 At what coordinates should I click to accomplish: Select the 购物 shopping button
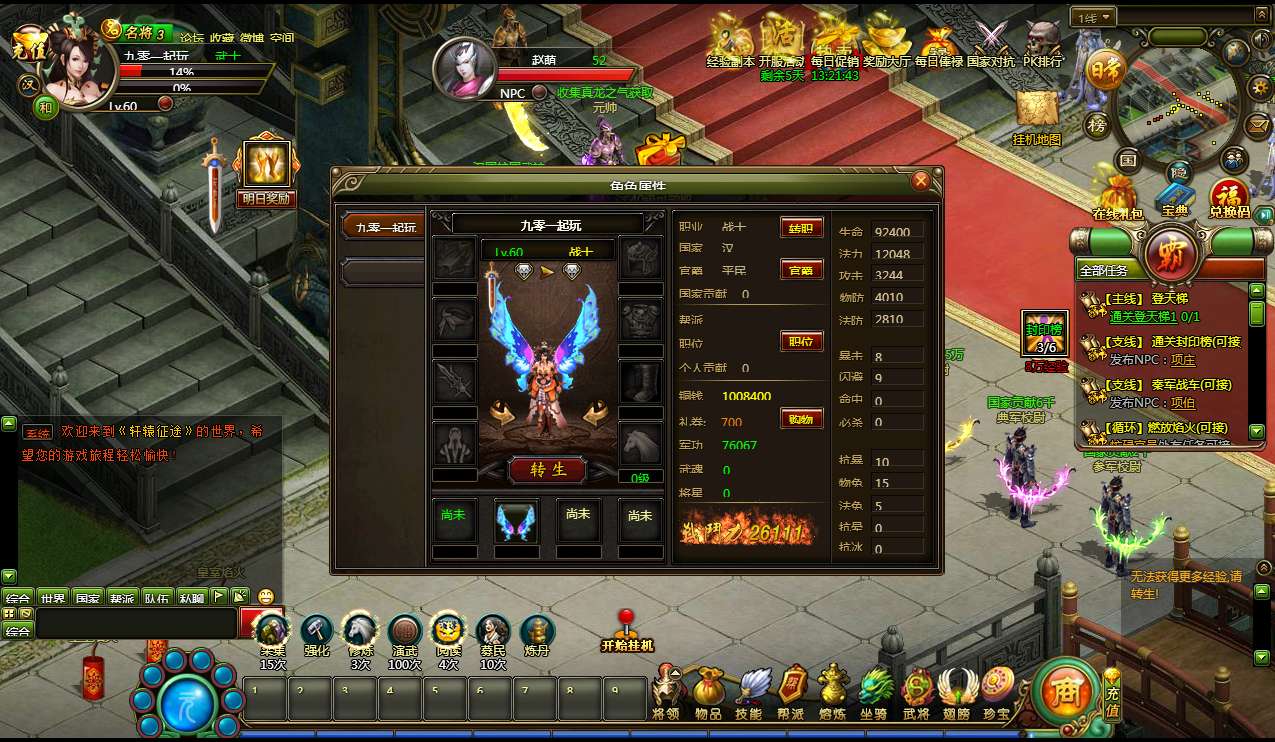(801, 419)
